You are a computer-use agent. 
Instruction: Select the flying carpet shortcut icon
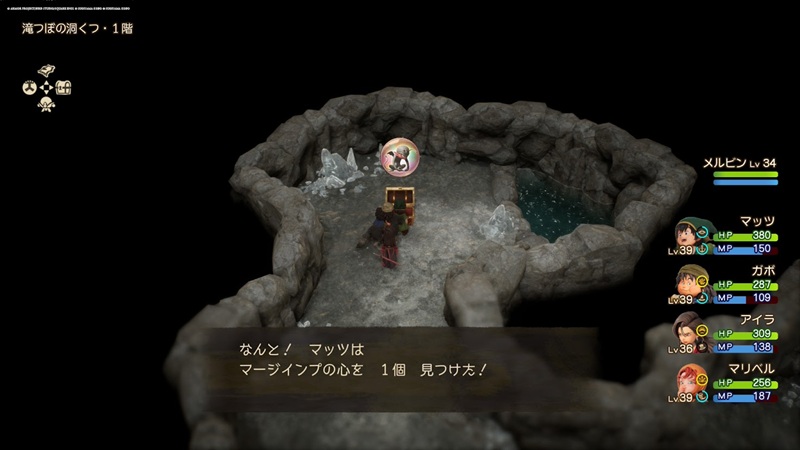(x=46, y=70)
